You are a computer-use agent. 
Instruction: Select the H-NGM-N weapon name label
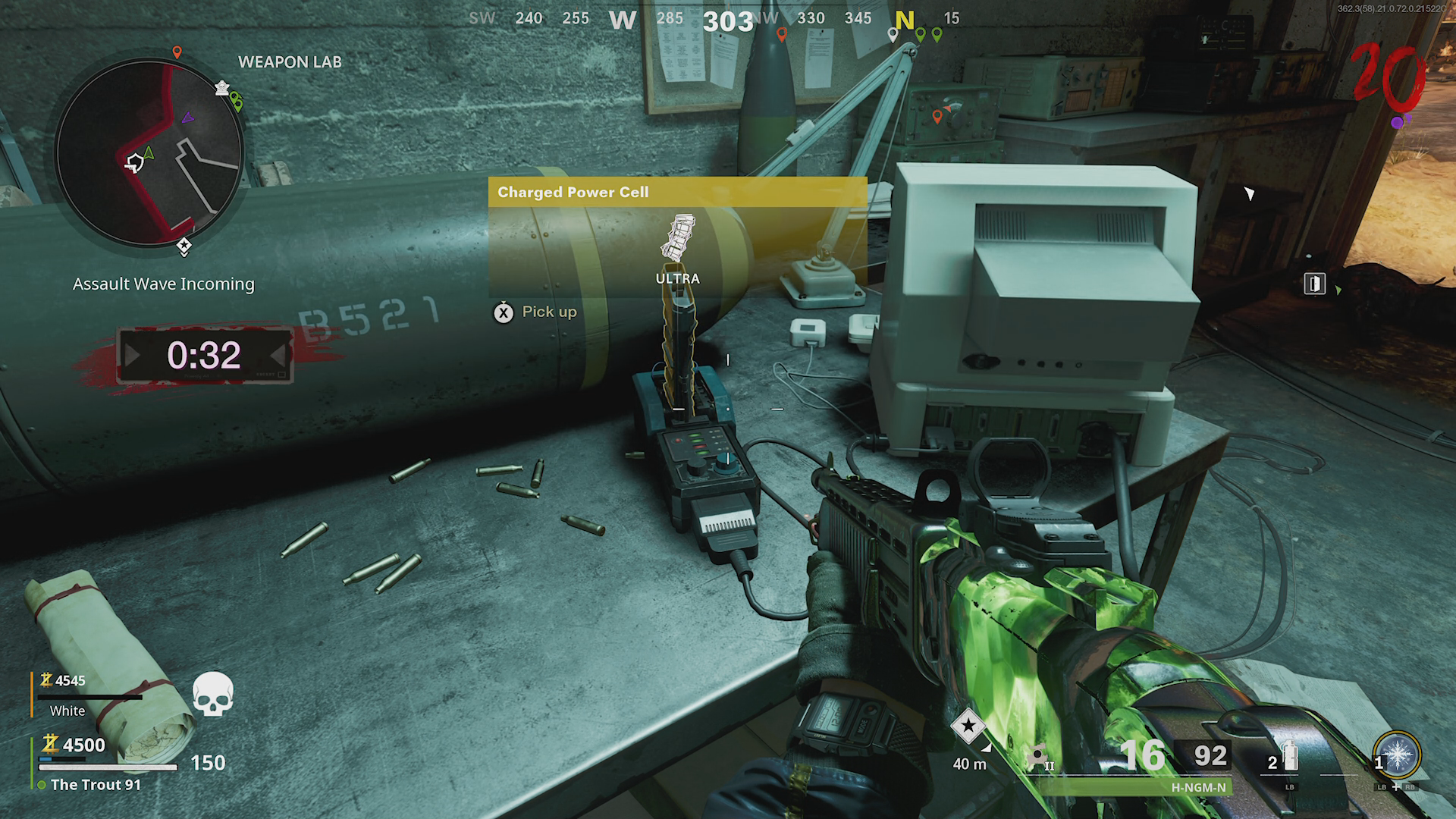1198,788
